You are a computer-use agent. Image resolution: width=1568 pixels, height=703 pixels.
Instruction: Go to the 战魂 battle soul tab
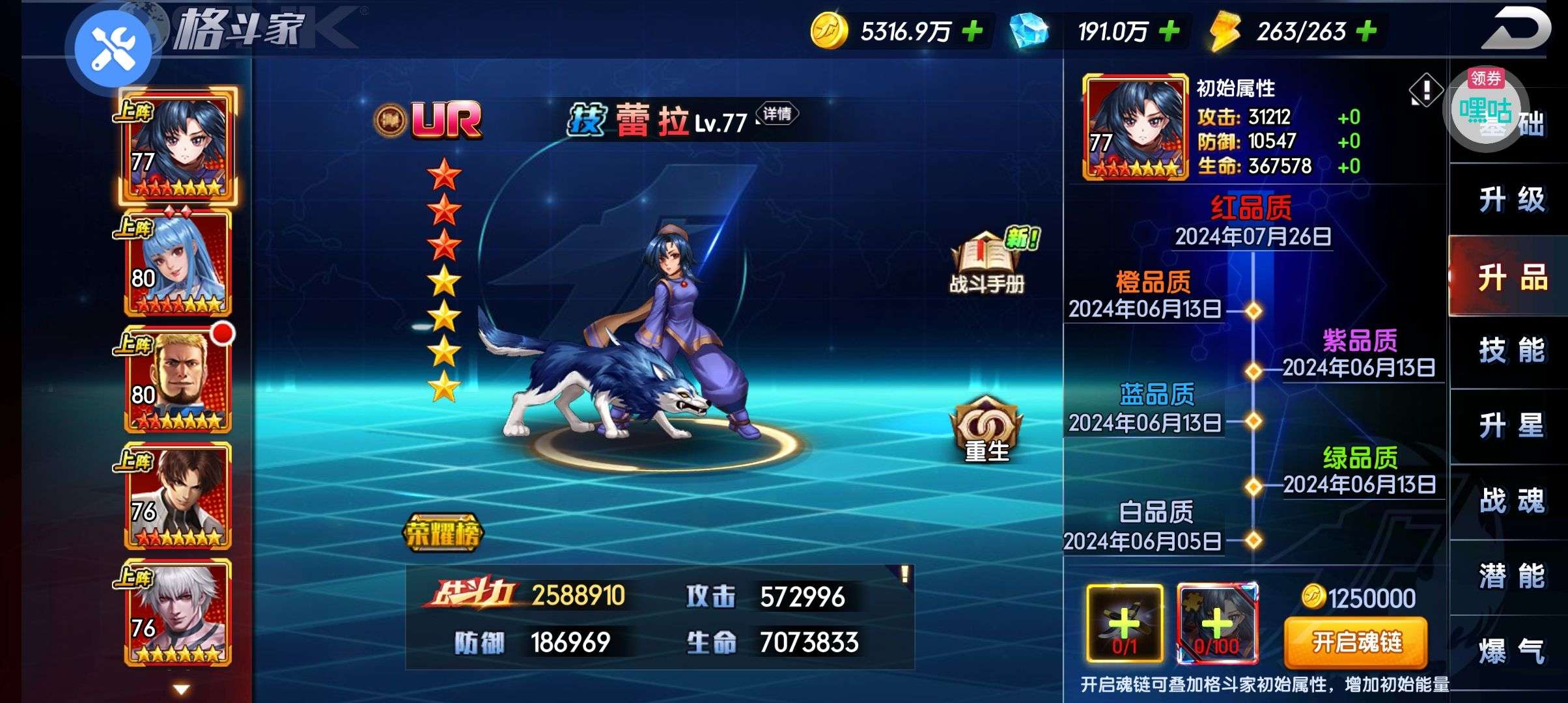1511,501
